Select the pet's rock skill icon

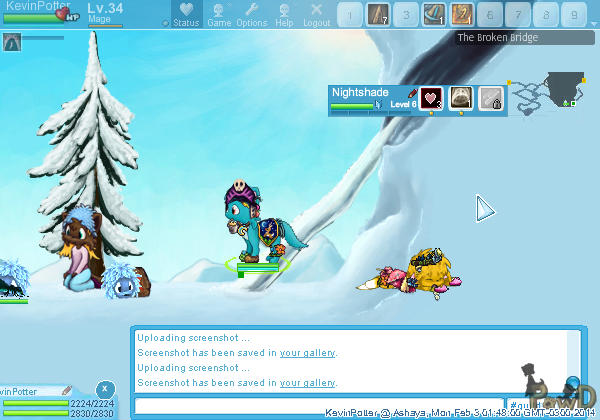pos(461,98)
